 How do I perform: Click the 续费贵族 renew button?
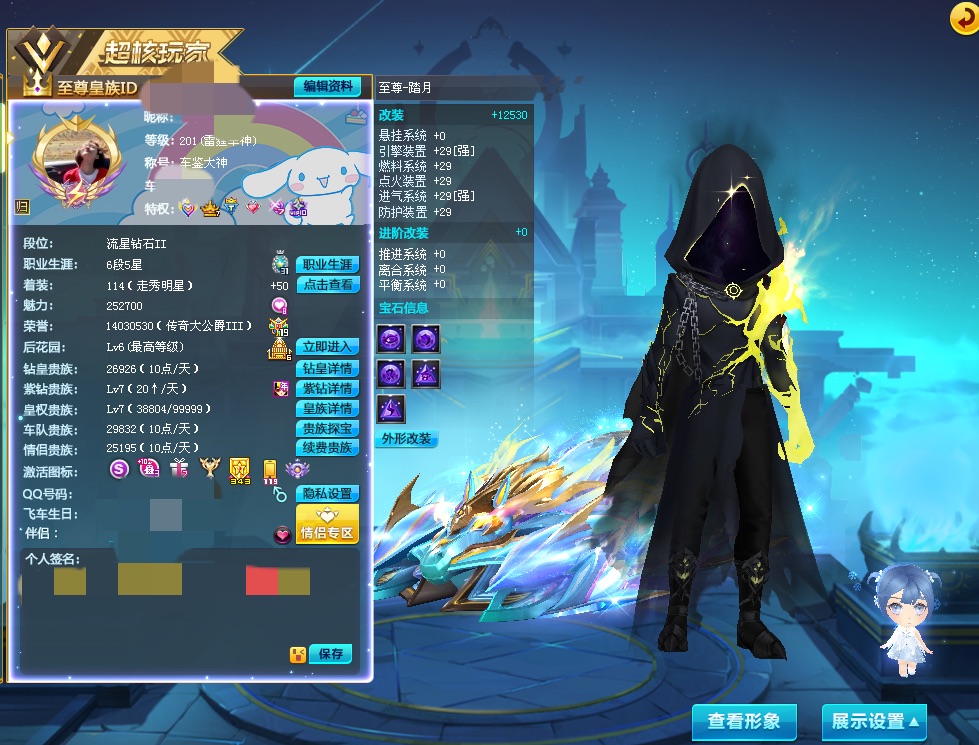[327, 448]
